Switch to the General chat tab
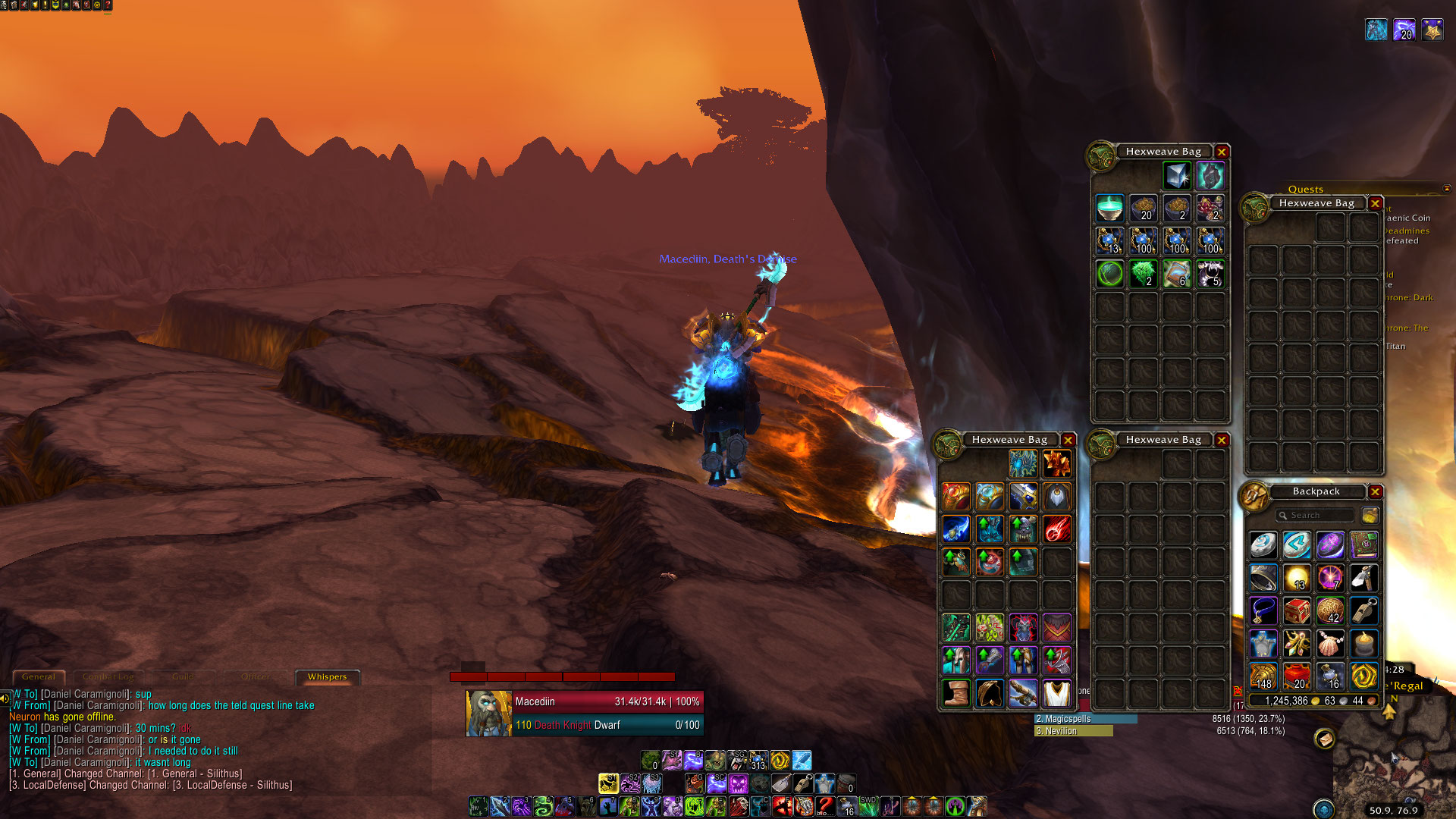1456x819 pixels. click(x=39, y=676)
